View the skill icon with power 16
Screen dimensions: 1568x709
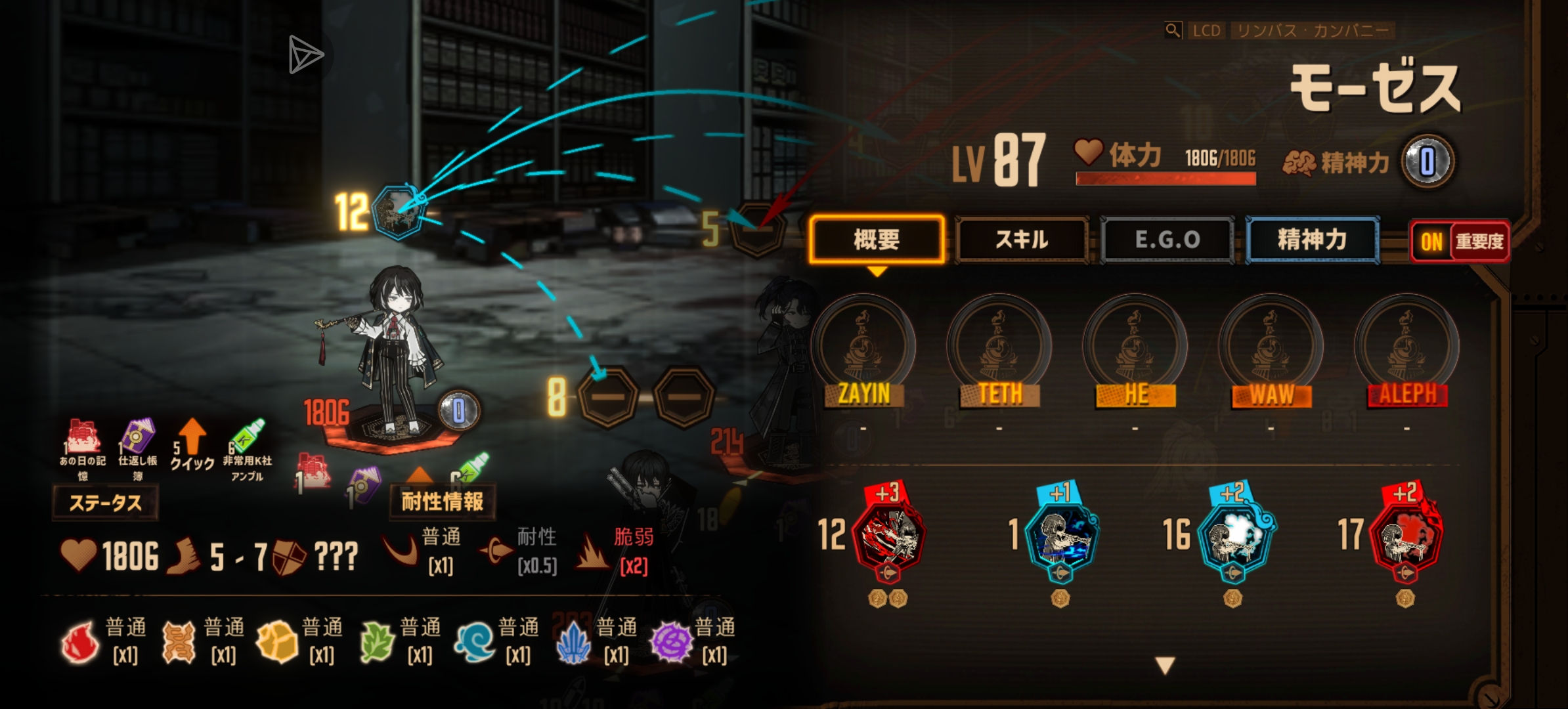1234,535
